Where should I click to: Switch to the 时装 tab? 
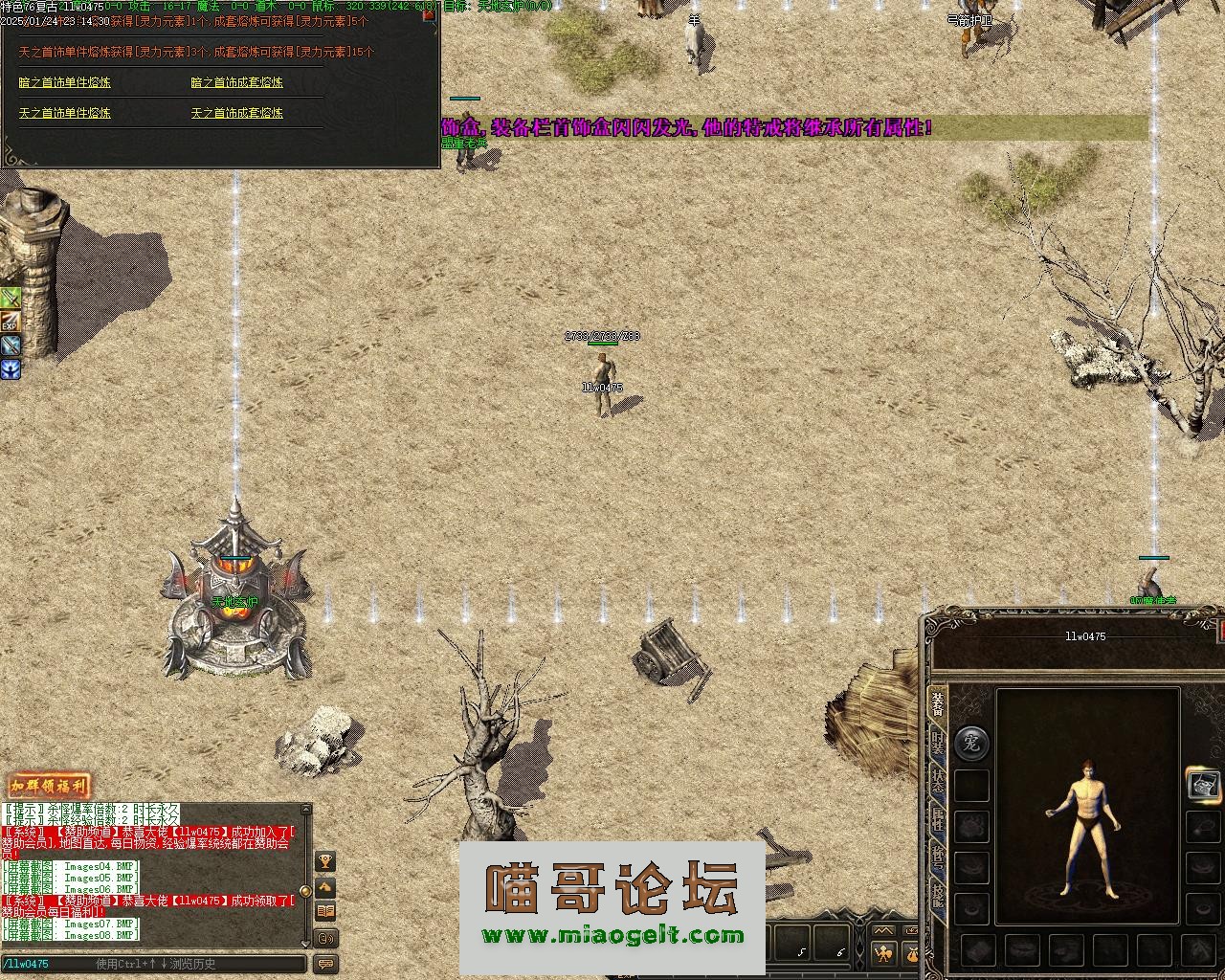click(x=938, y=744)
